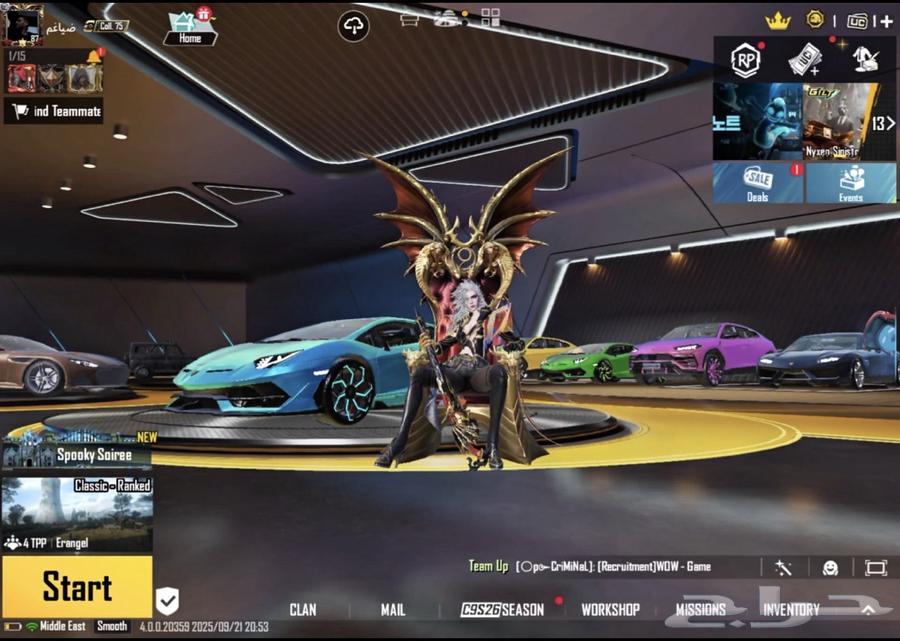Click the Find Teammates button
900x641 pixels.
(x=55, y=111)
